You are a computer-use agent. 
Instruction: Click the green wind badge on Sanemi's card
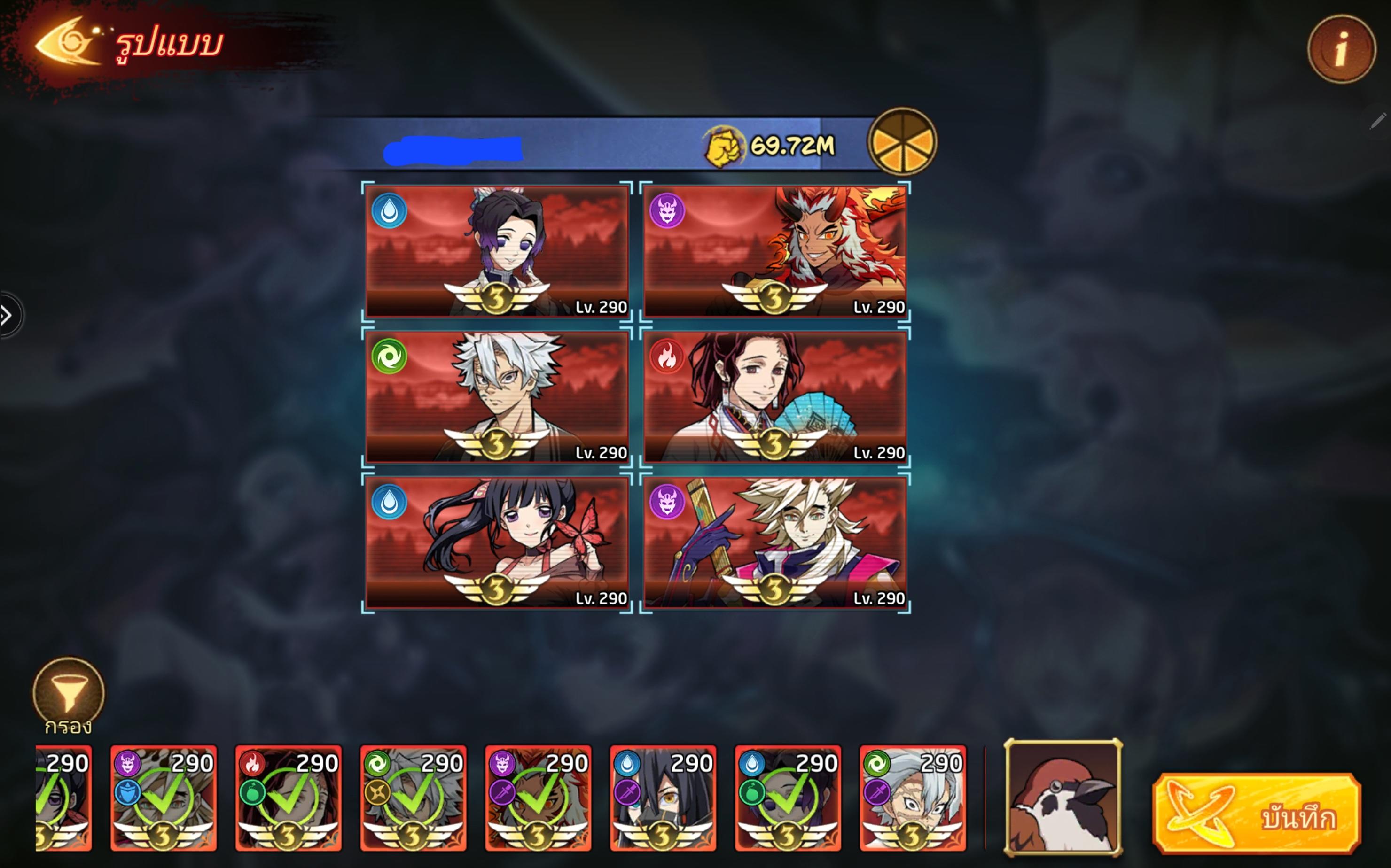click(x=390, y=357)
